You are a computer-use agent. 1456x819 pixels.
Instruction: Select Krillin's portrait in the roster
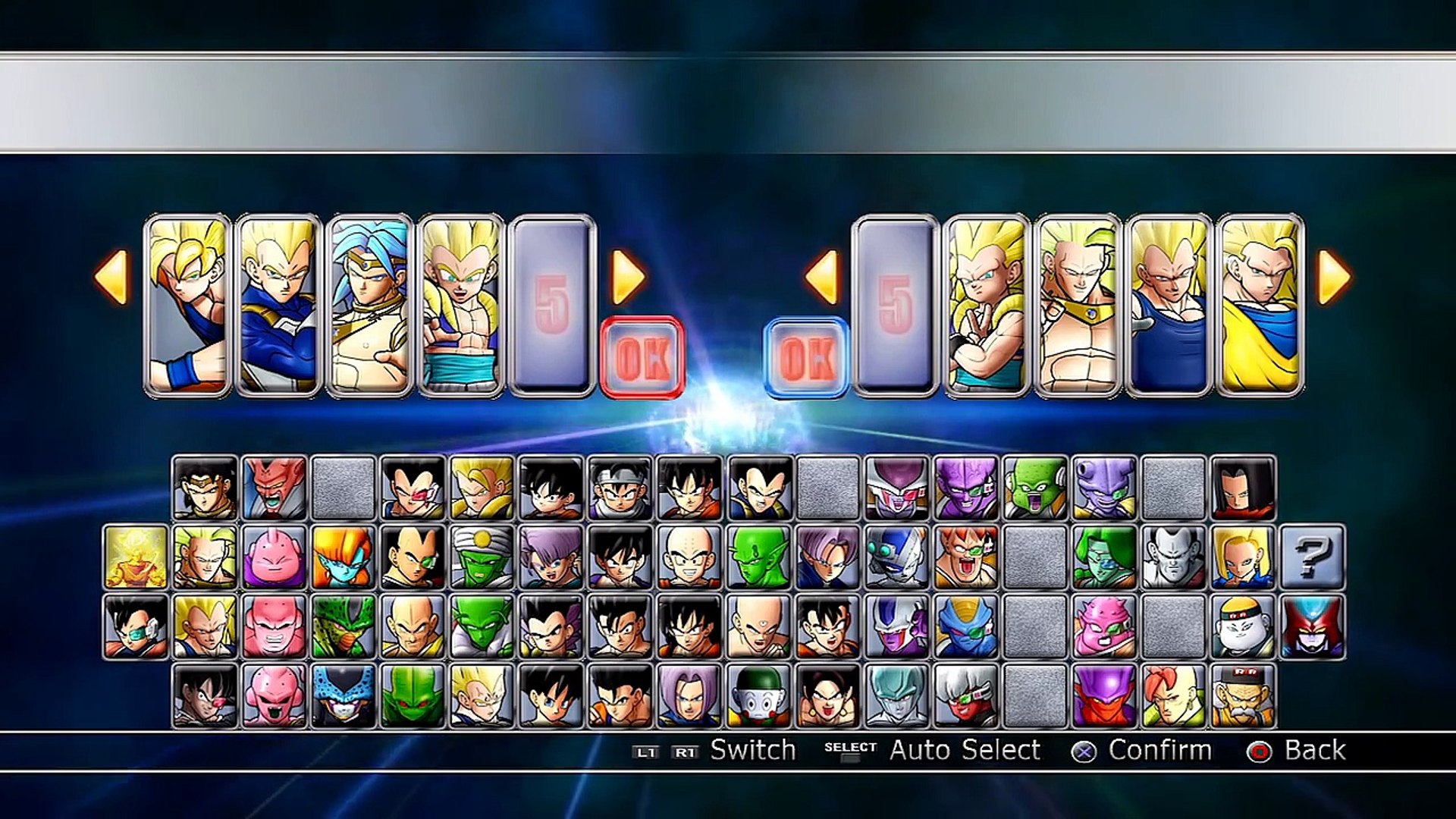[689, 557]
